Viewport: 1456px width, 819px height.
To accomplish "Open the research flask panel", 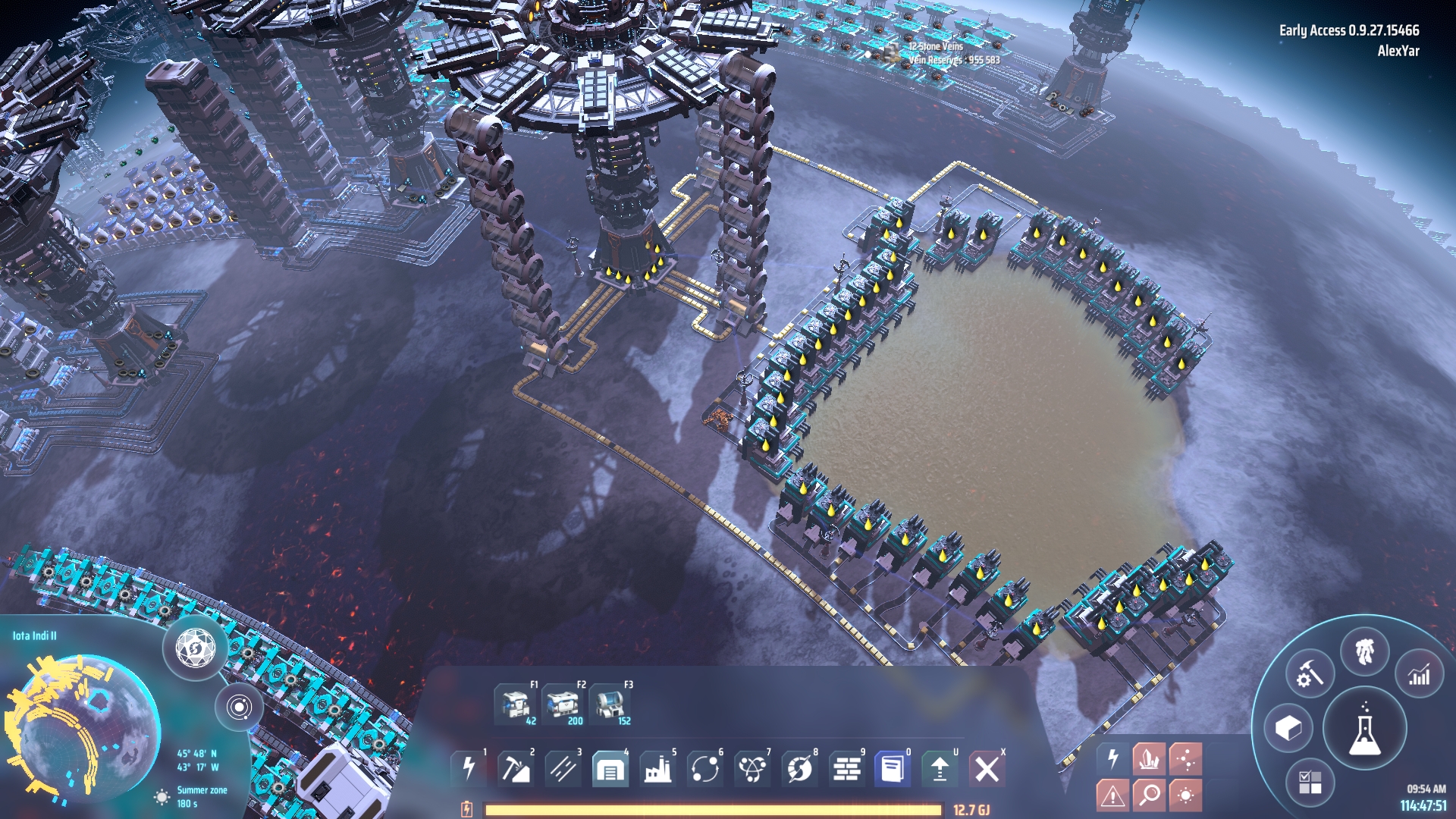I will tap(1364, 729).
